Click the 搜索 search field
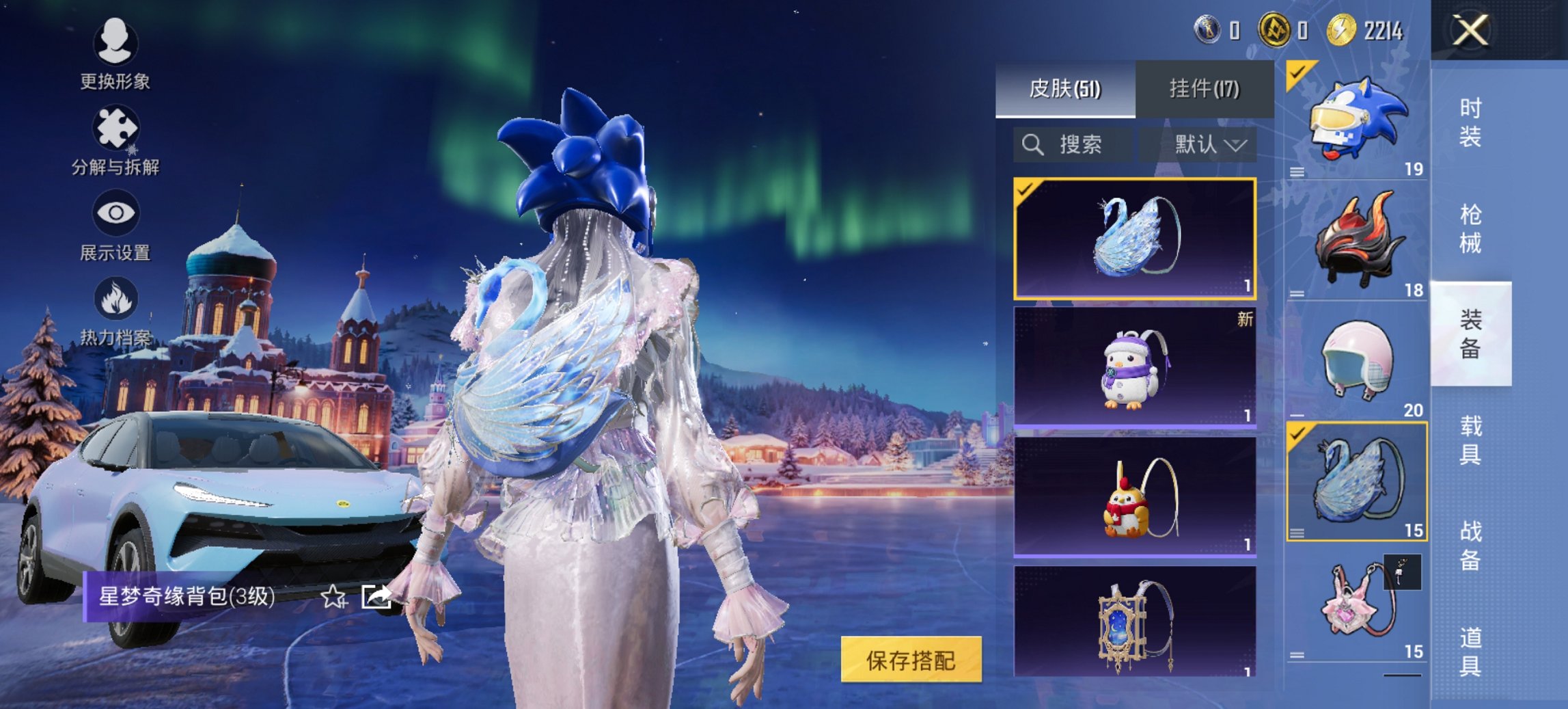The image size is (1568, 709). pyautogui.click(x=1071, y=144)
